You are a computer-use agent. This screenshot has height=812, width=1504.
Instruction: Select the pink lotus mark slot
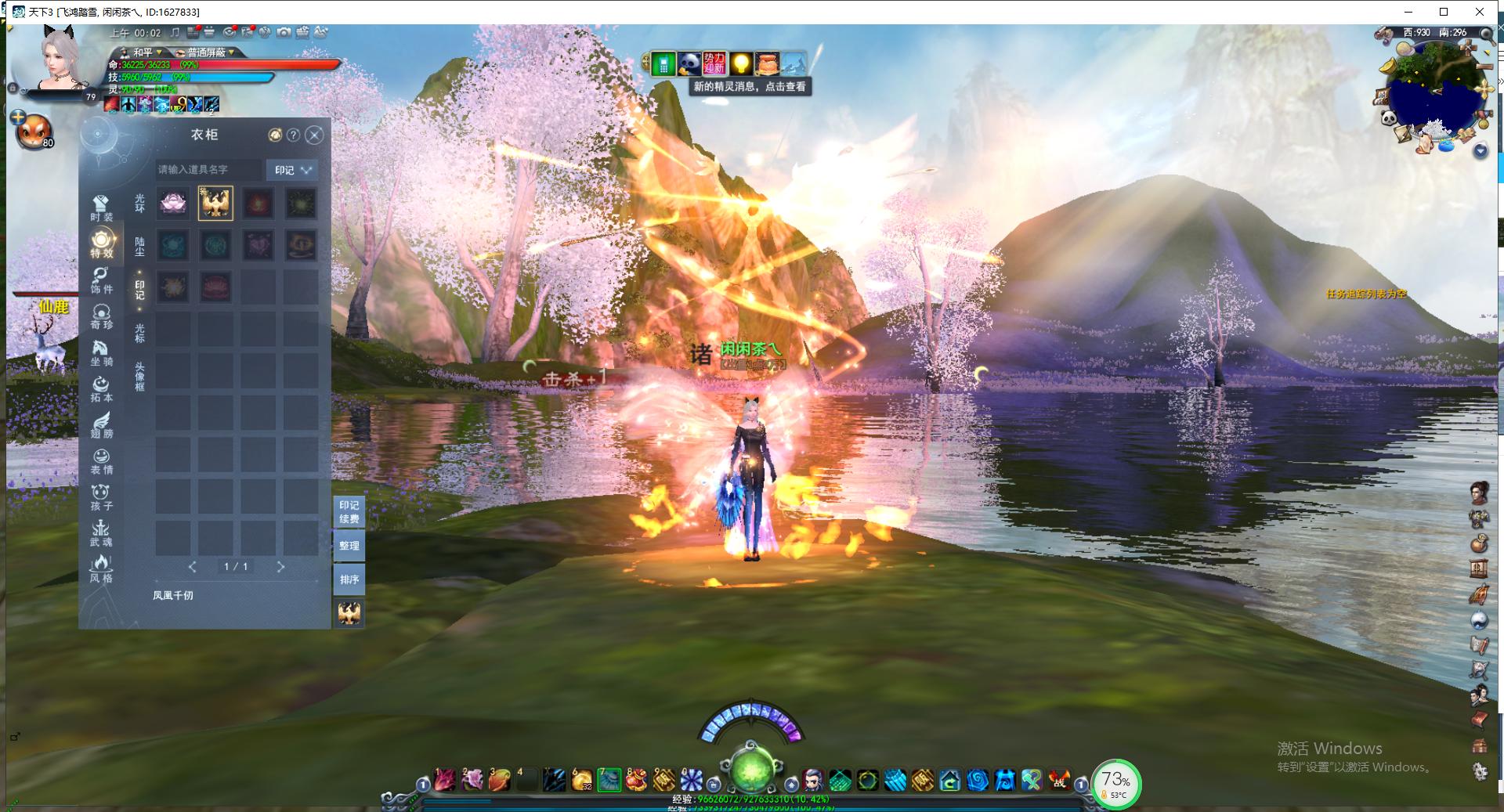(x=173, y=204)
